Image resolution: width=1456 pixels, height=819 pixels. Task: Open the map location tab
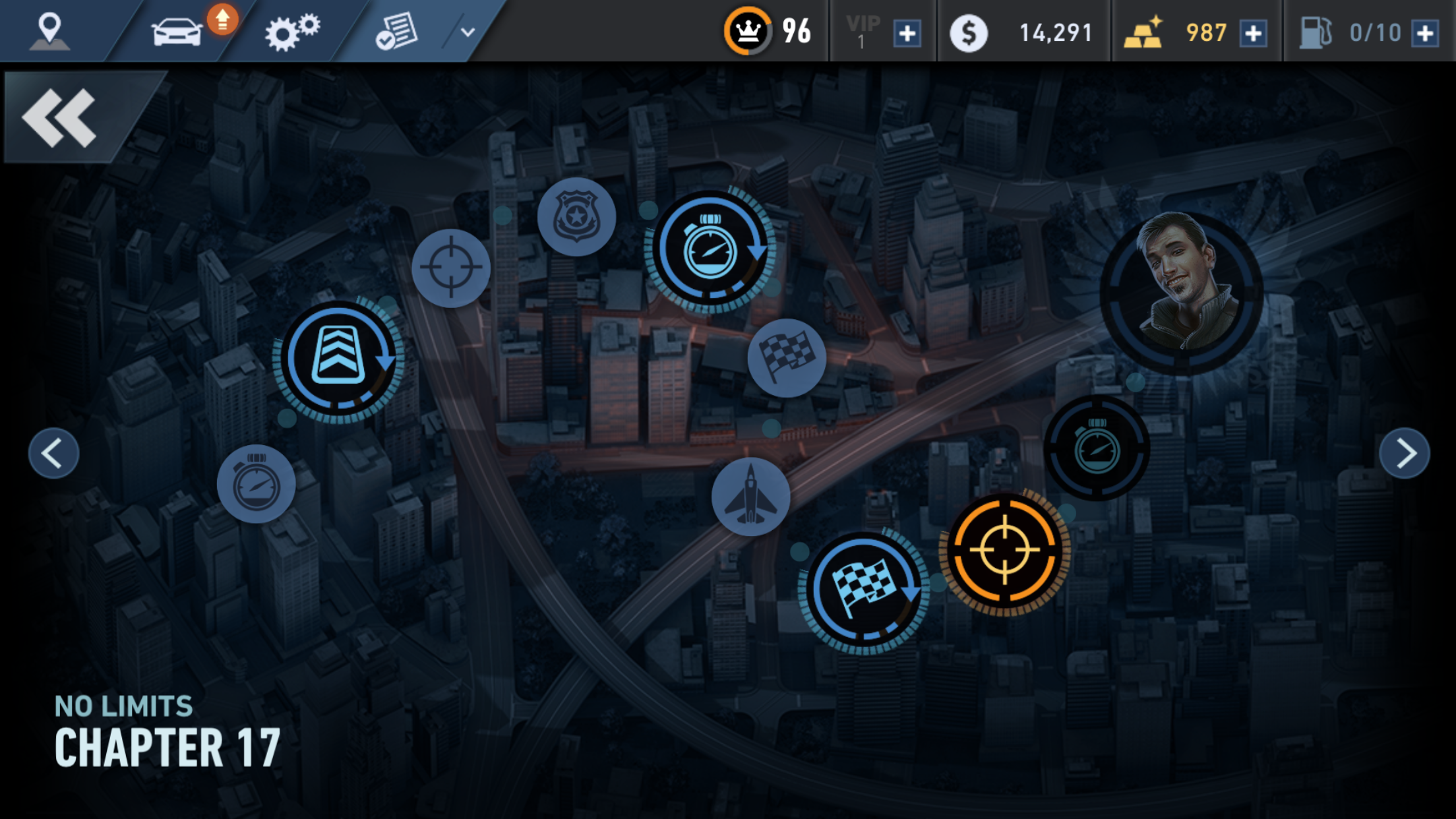(49, 31)
